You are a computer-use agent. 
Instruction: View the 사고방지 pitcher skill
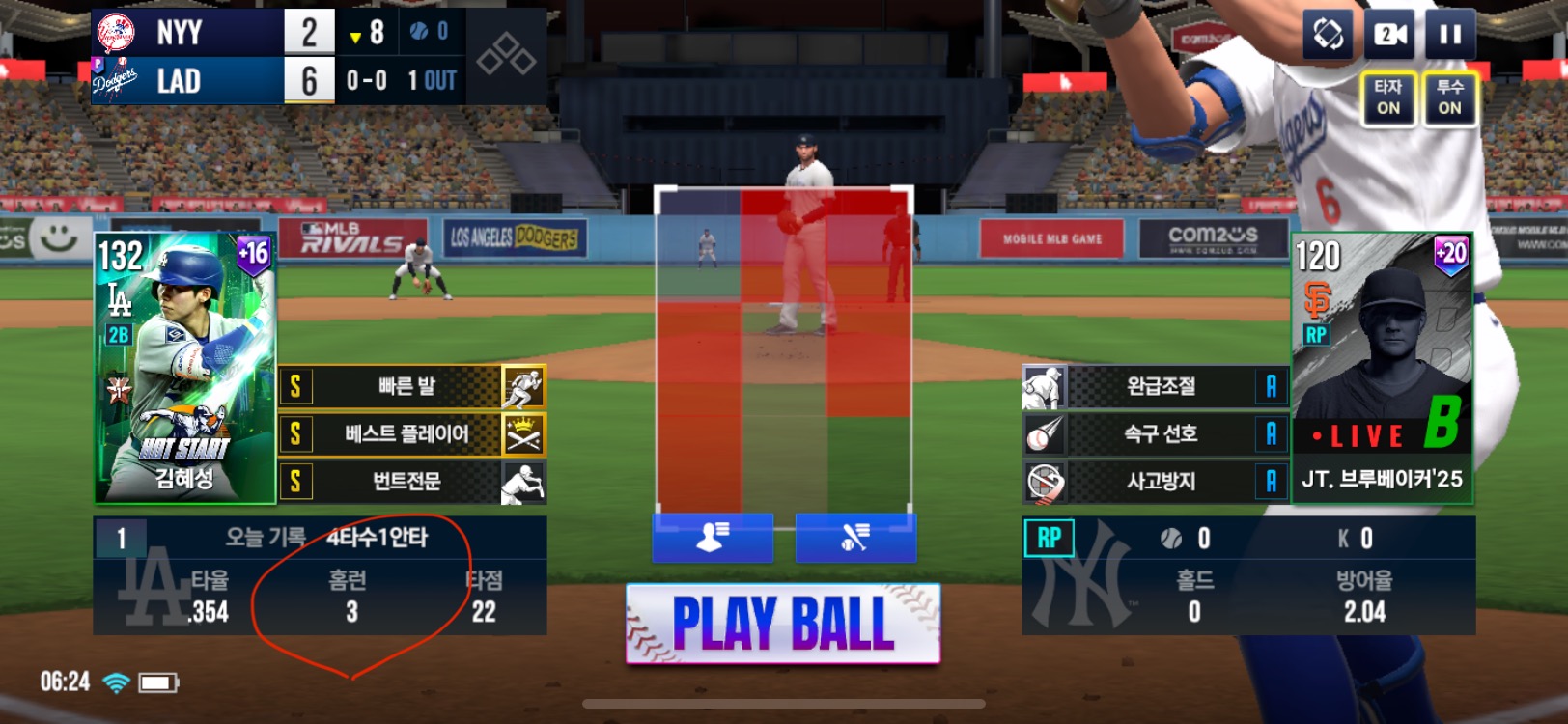1156,481
